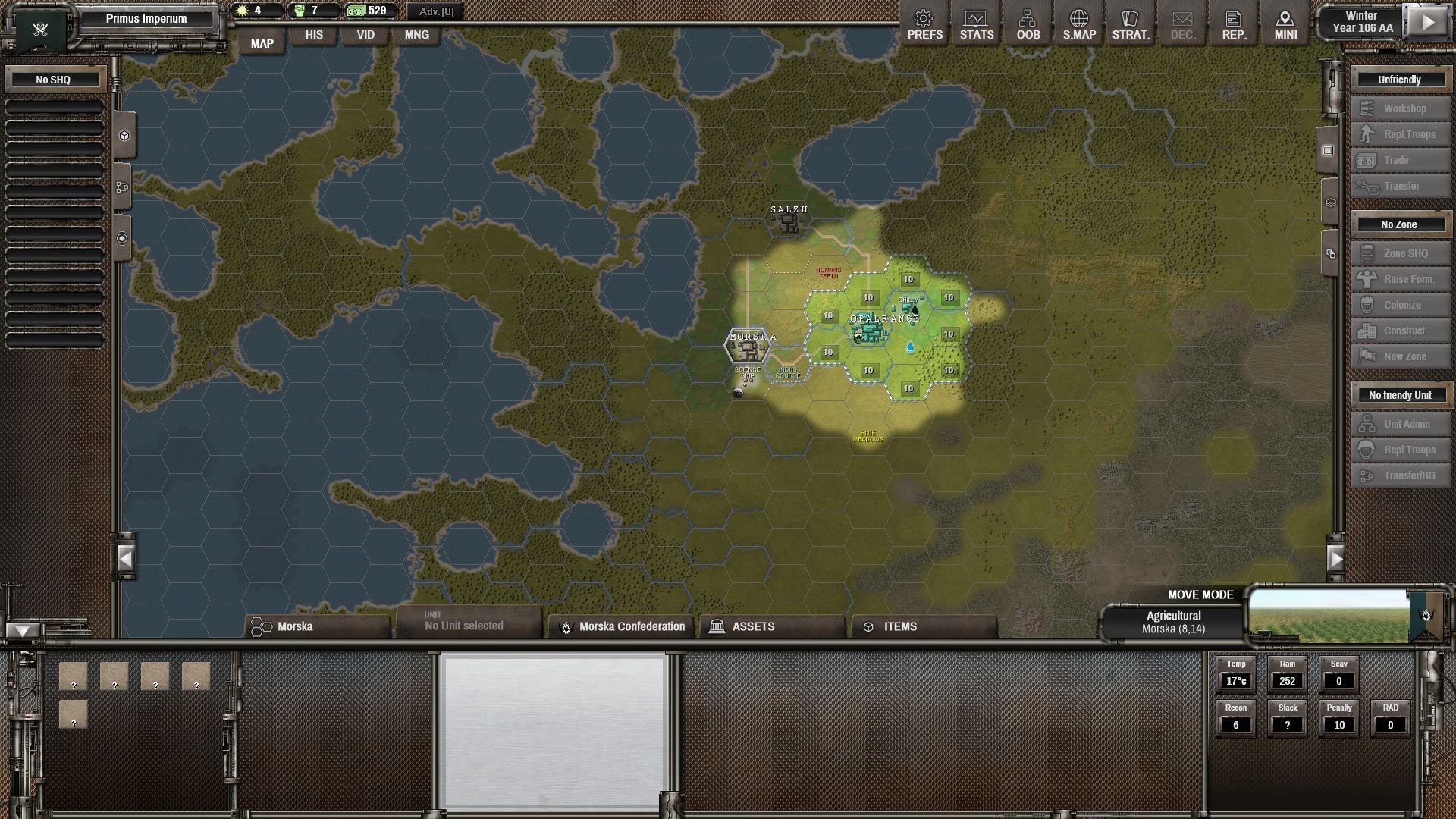The width and height of the screenshot is (1456, 819).
Task: Open the S.MAP strategic map view
Action: (x=1079, y=23)
